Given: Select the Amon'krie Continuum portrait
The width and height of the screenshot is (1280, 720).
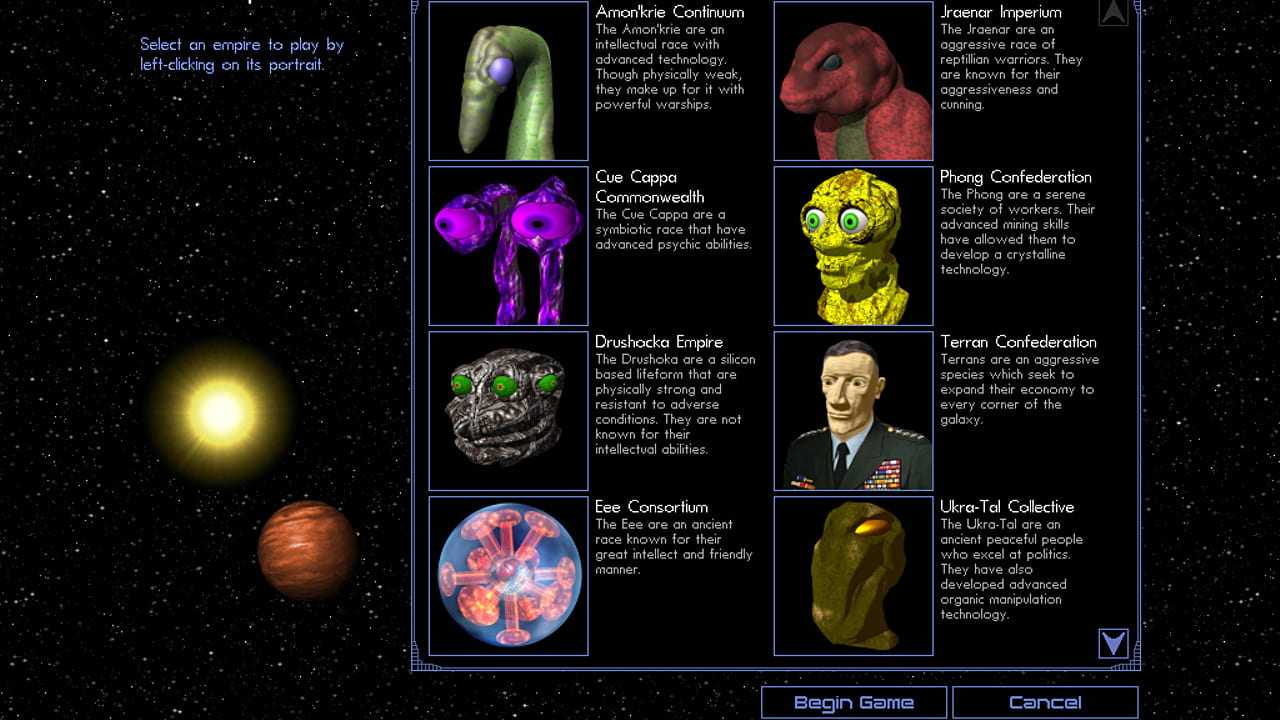Looking at the screenshot, I should pyautogui.click(x=508, y=81).
